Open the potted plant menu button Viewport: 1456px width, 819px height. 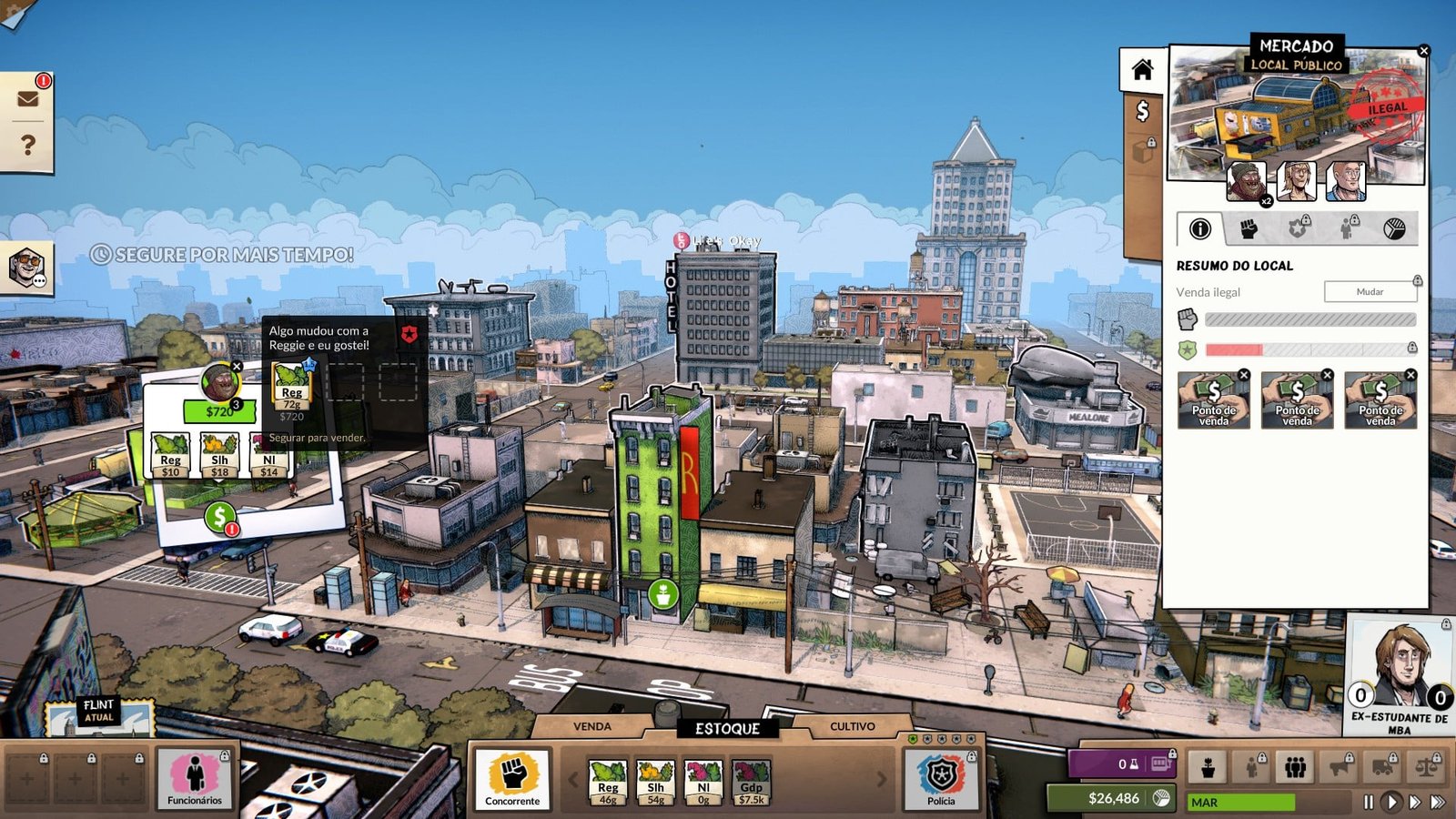click(x=1208, y=767)
